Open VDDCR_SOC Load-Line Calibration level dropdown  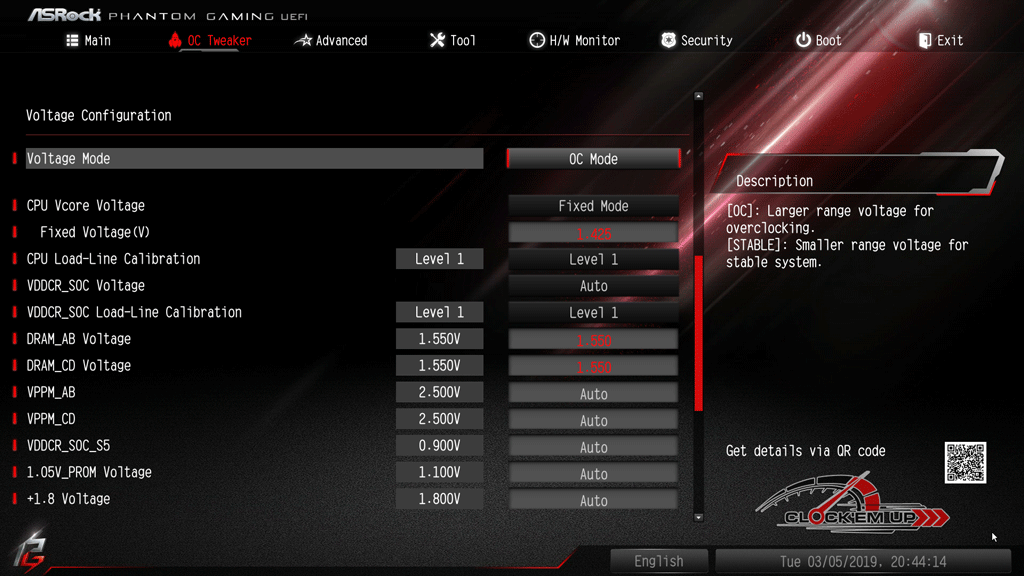[x=593, y=313]
